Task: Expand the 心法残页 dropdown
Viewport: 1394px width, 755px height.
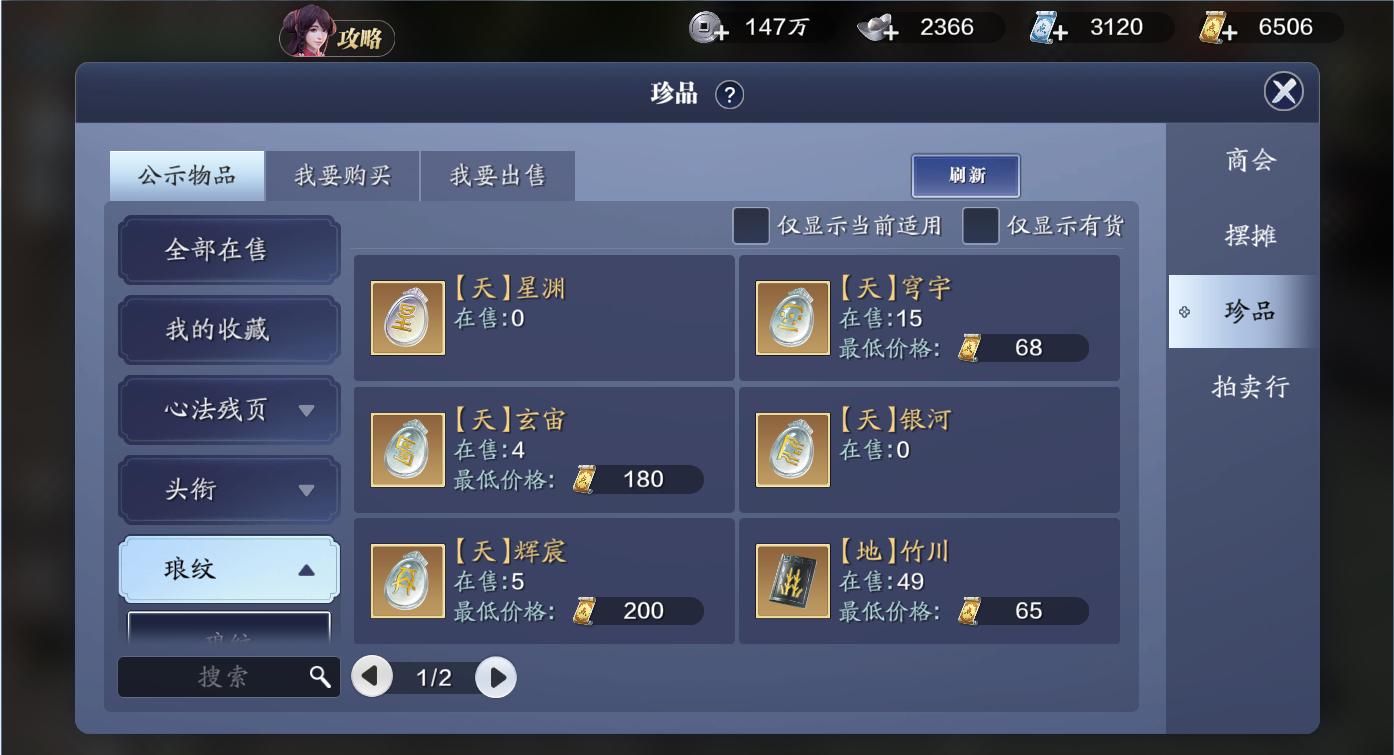Action: pos(228,410)
